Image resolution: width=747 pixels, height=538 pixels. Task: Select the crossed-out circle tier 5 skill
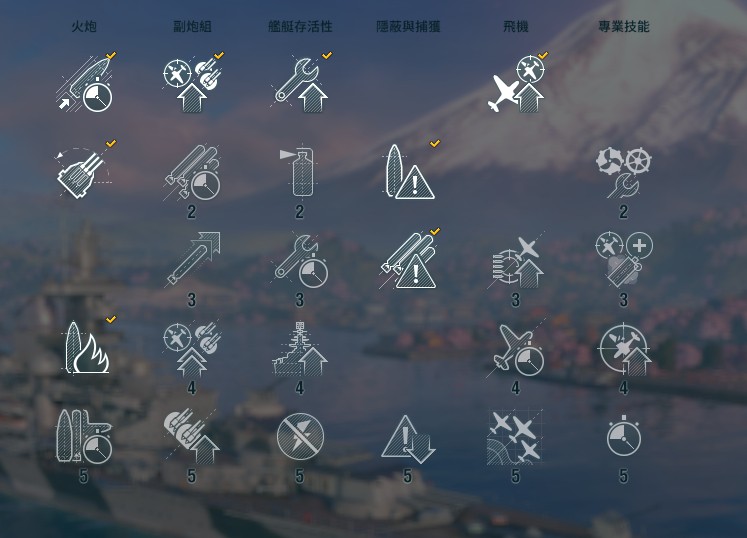pos(300,437)
